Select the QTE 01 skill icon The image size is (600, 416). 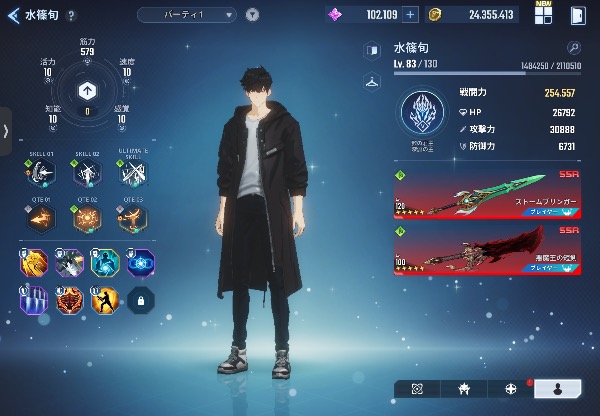coord(39,218)
